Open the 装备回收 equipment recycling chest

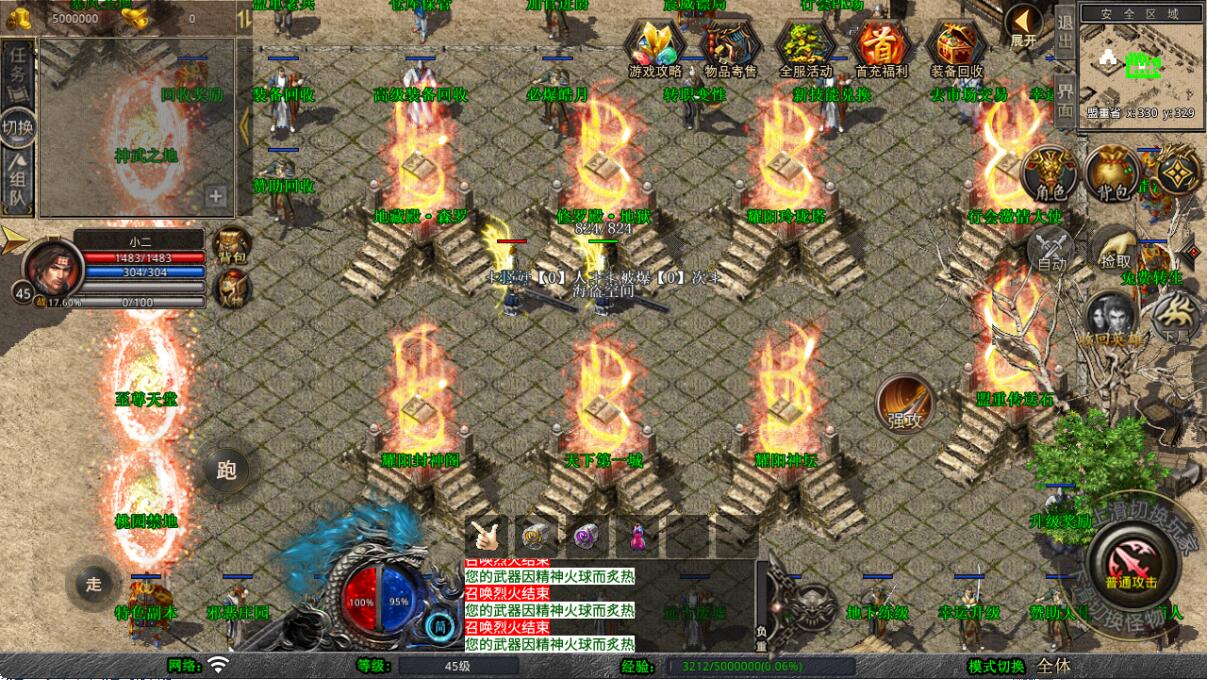[x=957, y=48]
